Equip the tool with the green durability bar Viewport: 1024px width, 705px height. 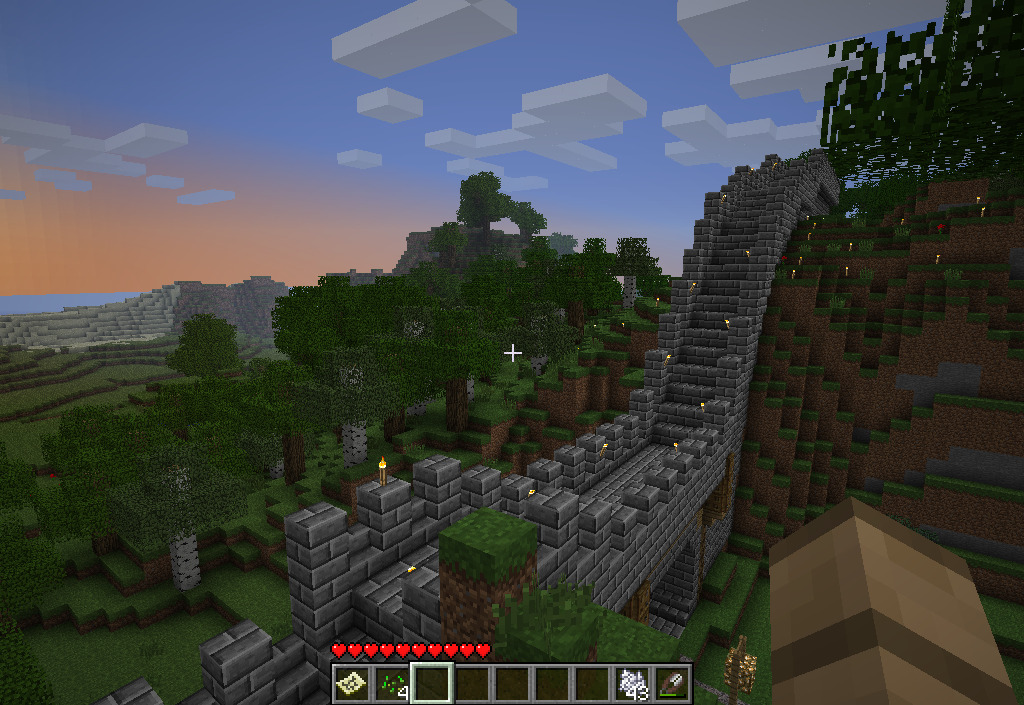tap(672, 683)
